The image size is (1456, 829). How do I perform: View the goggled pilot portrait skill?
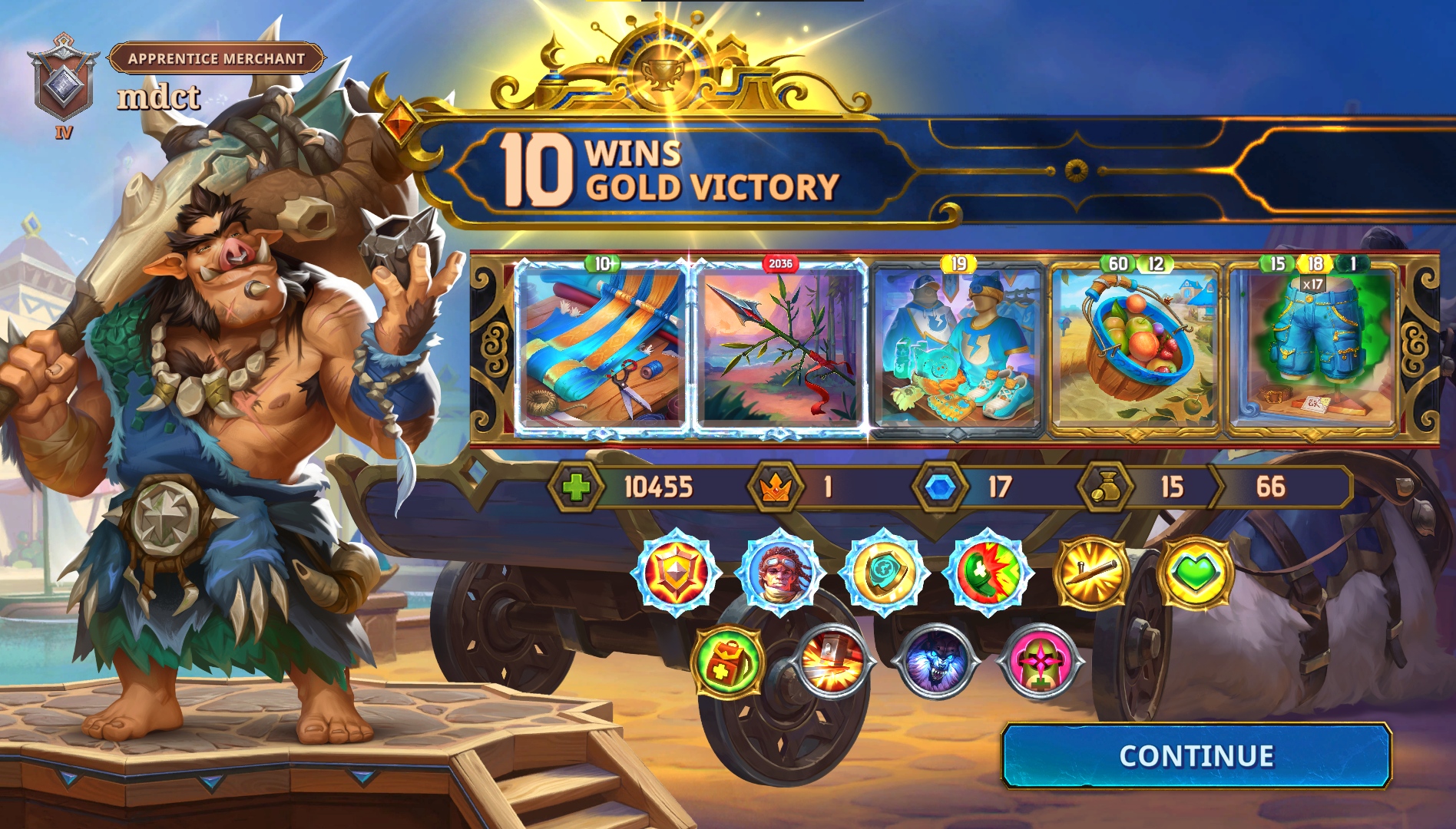pyautogui.click(x=779, y=573)
